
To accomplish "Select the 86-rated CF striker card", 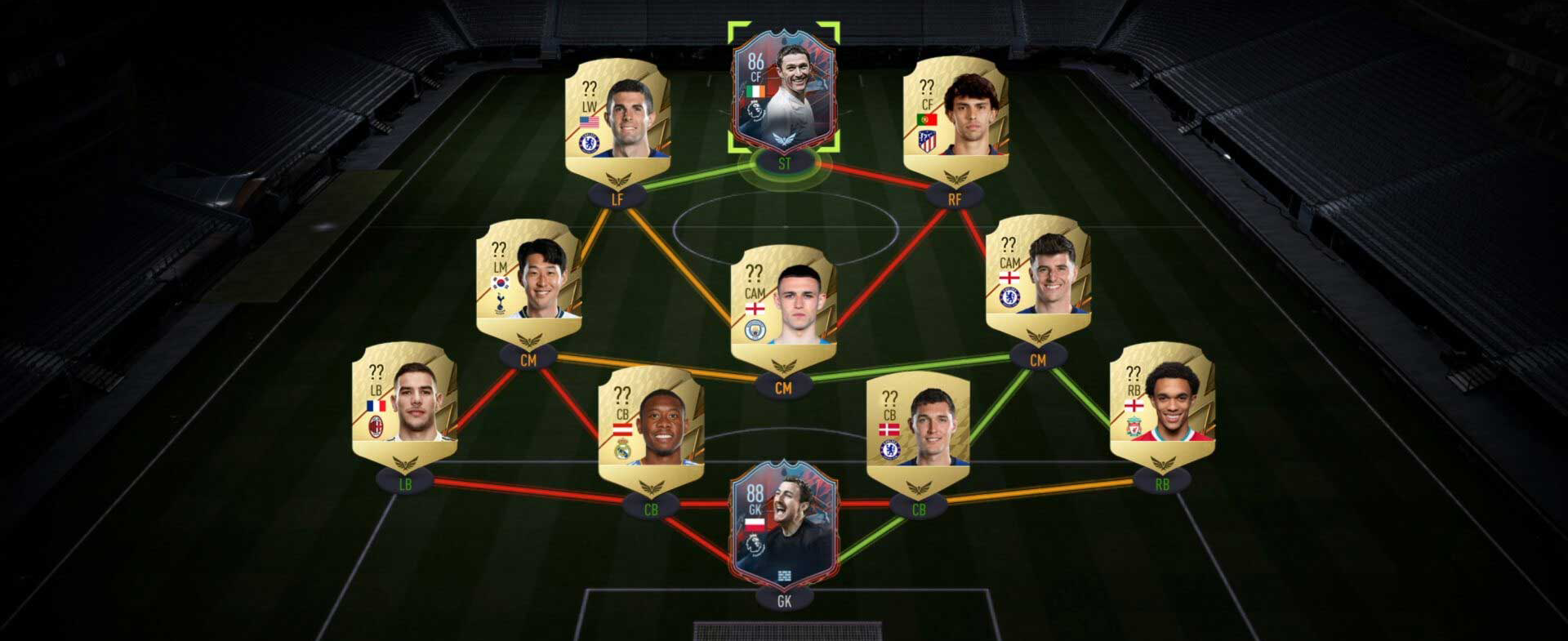I will 783,91.
